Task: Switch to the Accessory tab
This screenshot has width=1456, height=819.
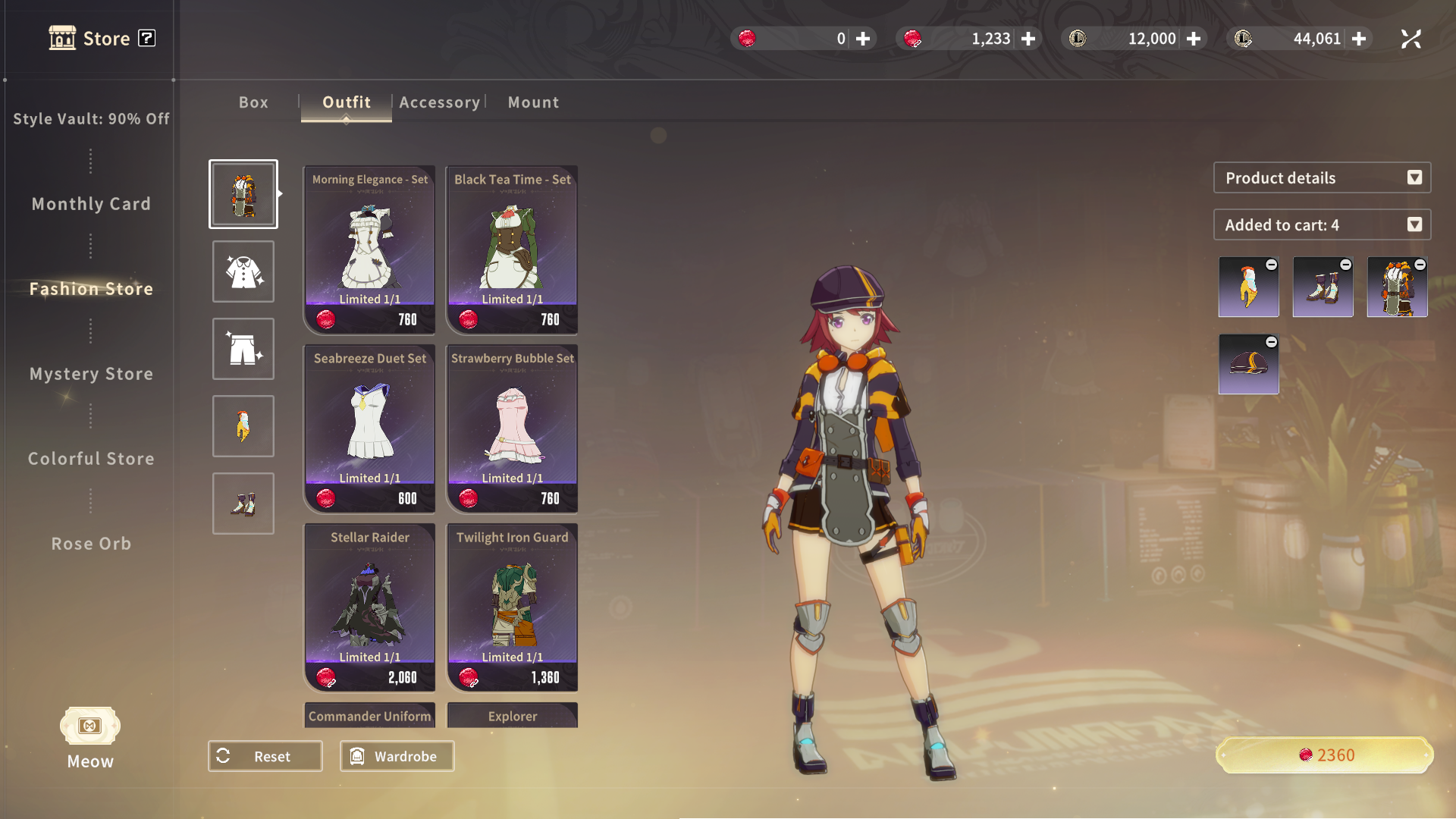Action: [439, 102]
